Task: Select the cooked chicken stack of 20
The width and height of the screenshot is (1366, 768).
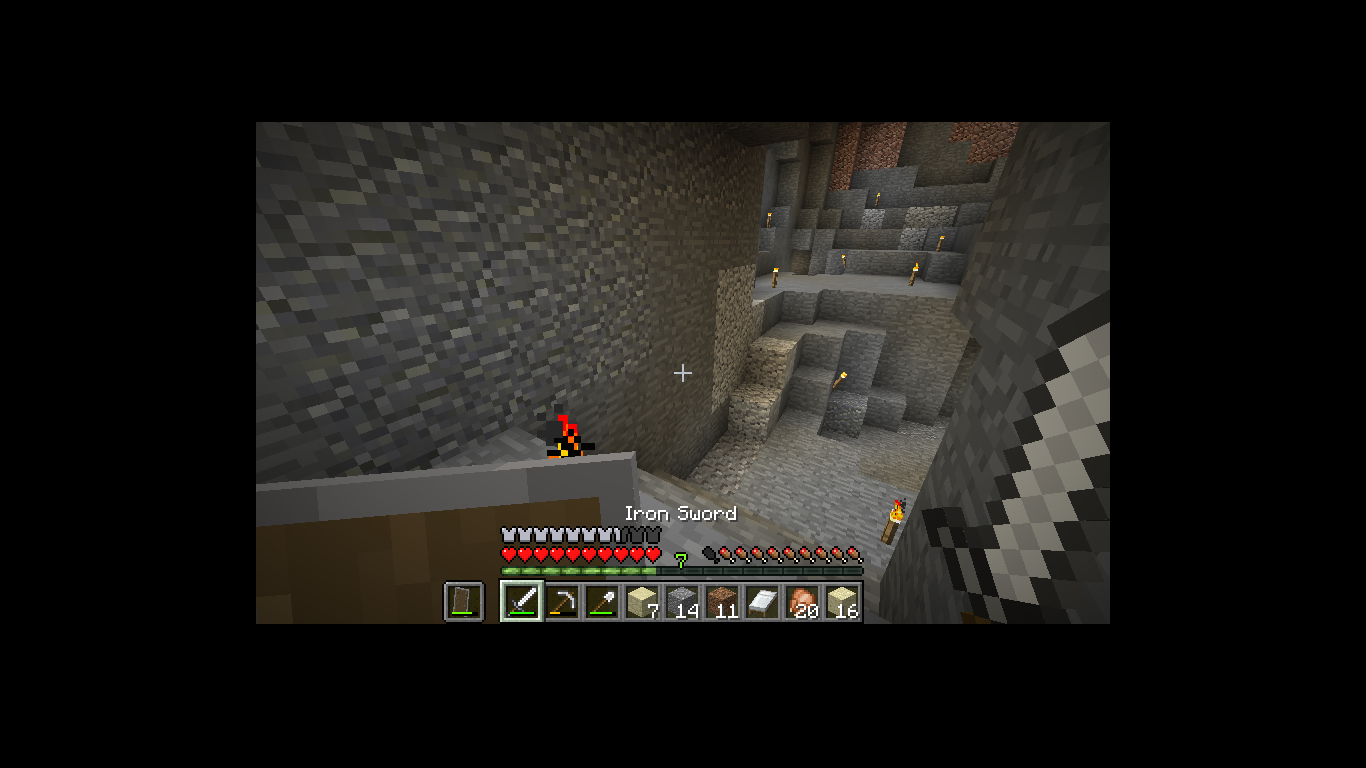Action: pos(802,601)
